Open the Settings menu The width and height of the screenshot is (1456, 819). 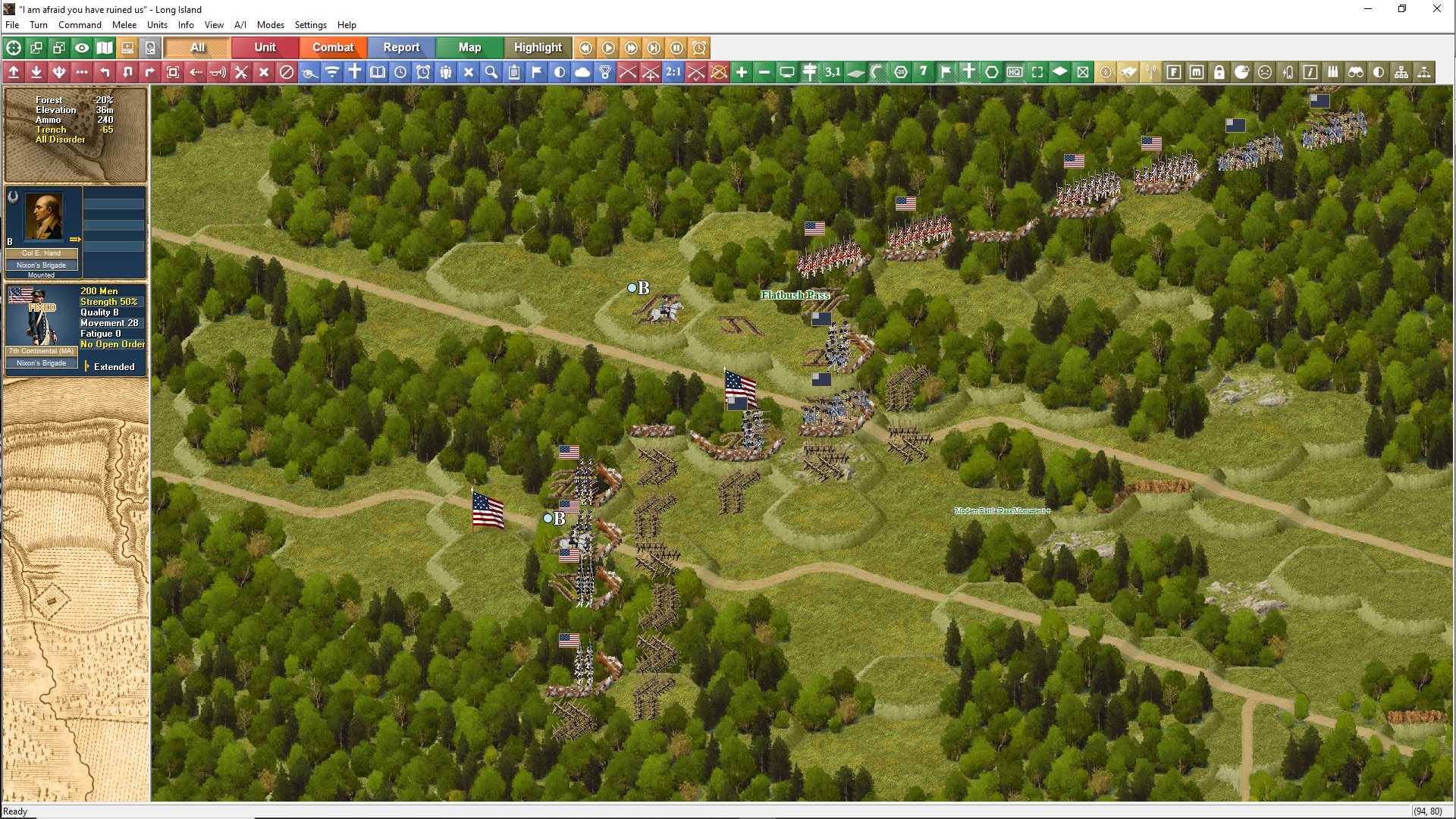click(x=310, y=25)
